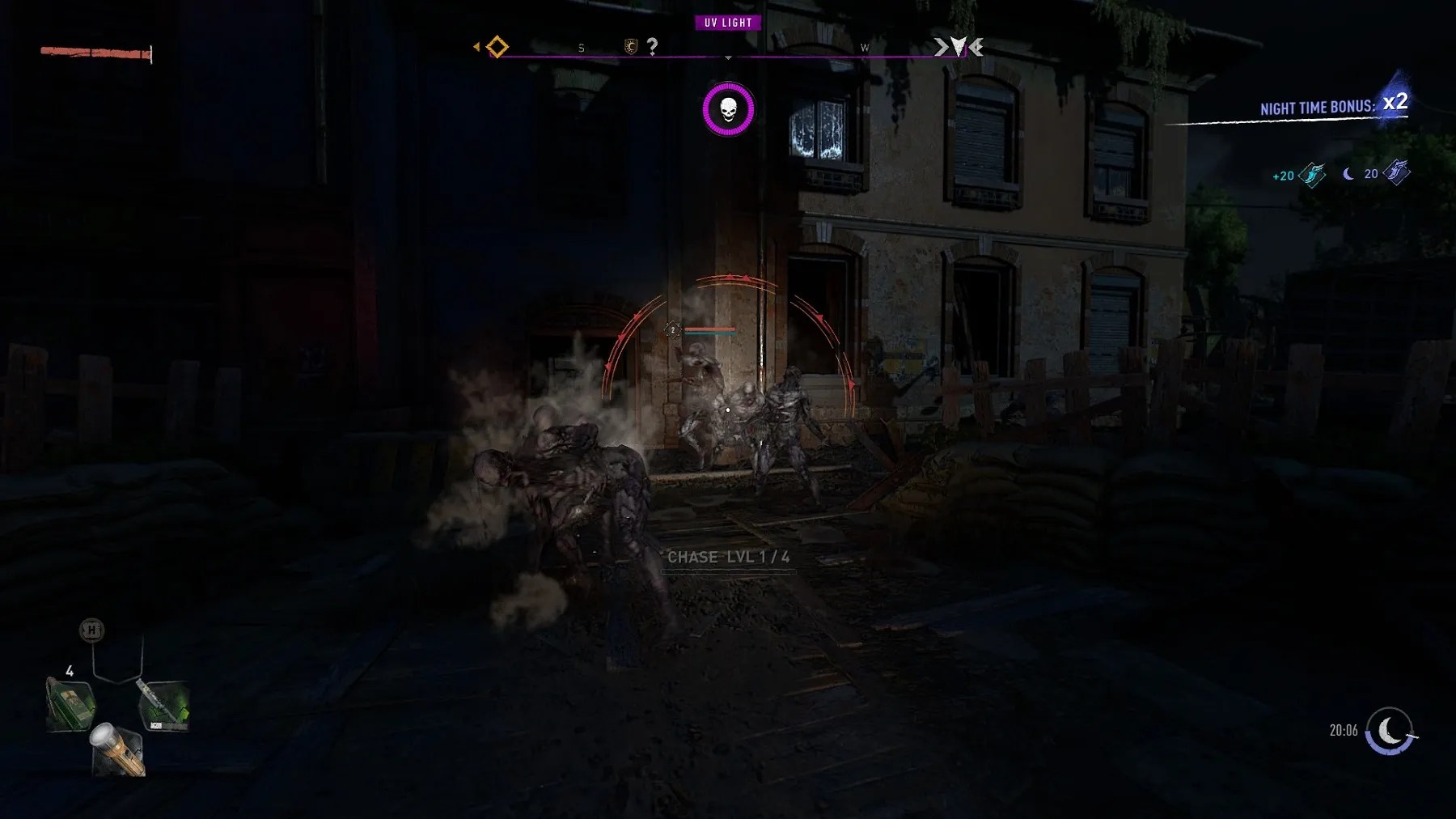The image size is (1456, 819).
Task: Select the parkour XP shoe icon near +20
Action: [x=1310, y=175]
